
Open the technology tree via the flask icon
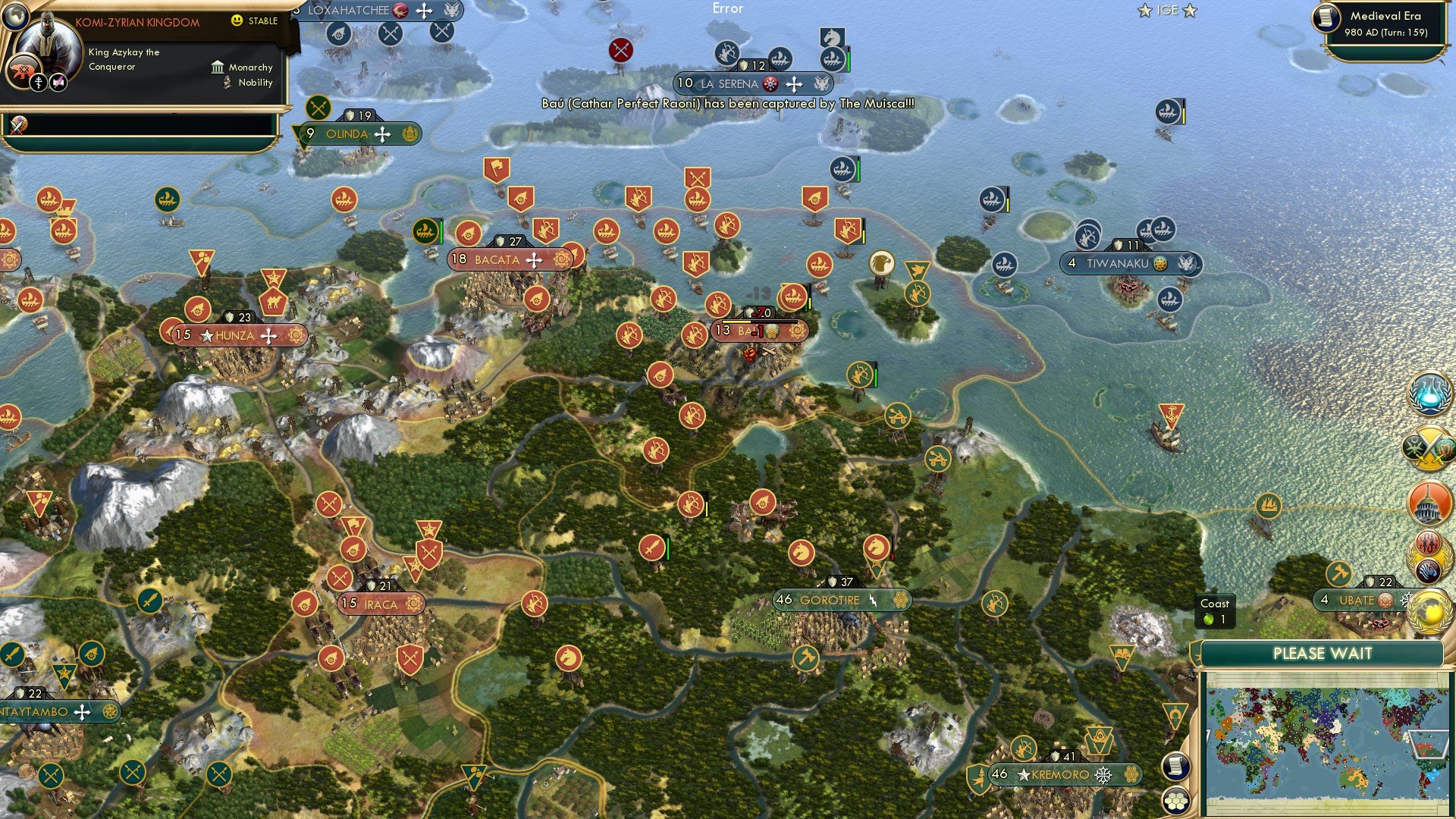tap(1429, 393)
